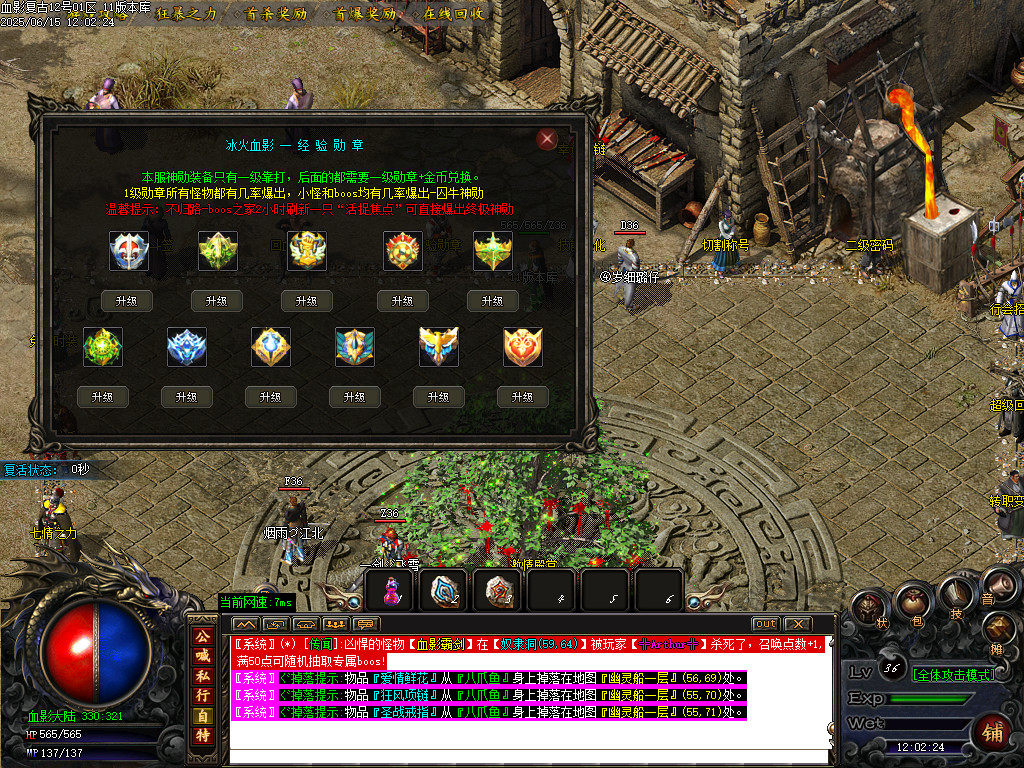Image resolution: width=1024 pixels, height=768 pixels.
Task: Open the 首爆奖励 top menu entry
Action: click(x=365, y=14)
